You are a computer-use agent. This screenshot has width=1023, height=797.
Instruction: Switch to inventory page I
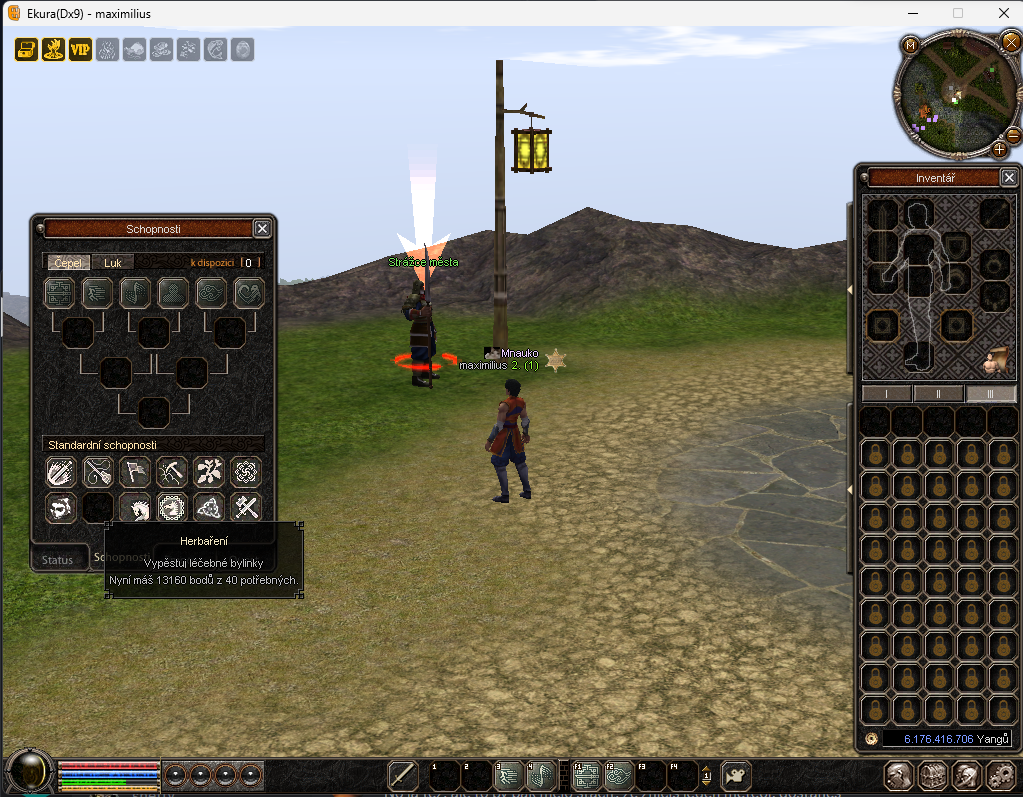click(x=887, y=394)
